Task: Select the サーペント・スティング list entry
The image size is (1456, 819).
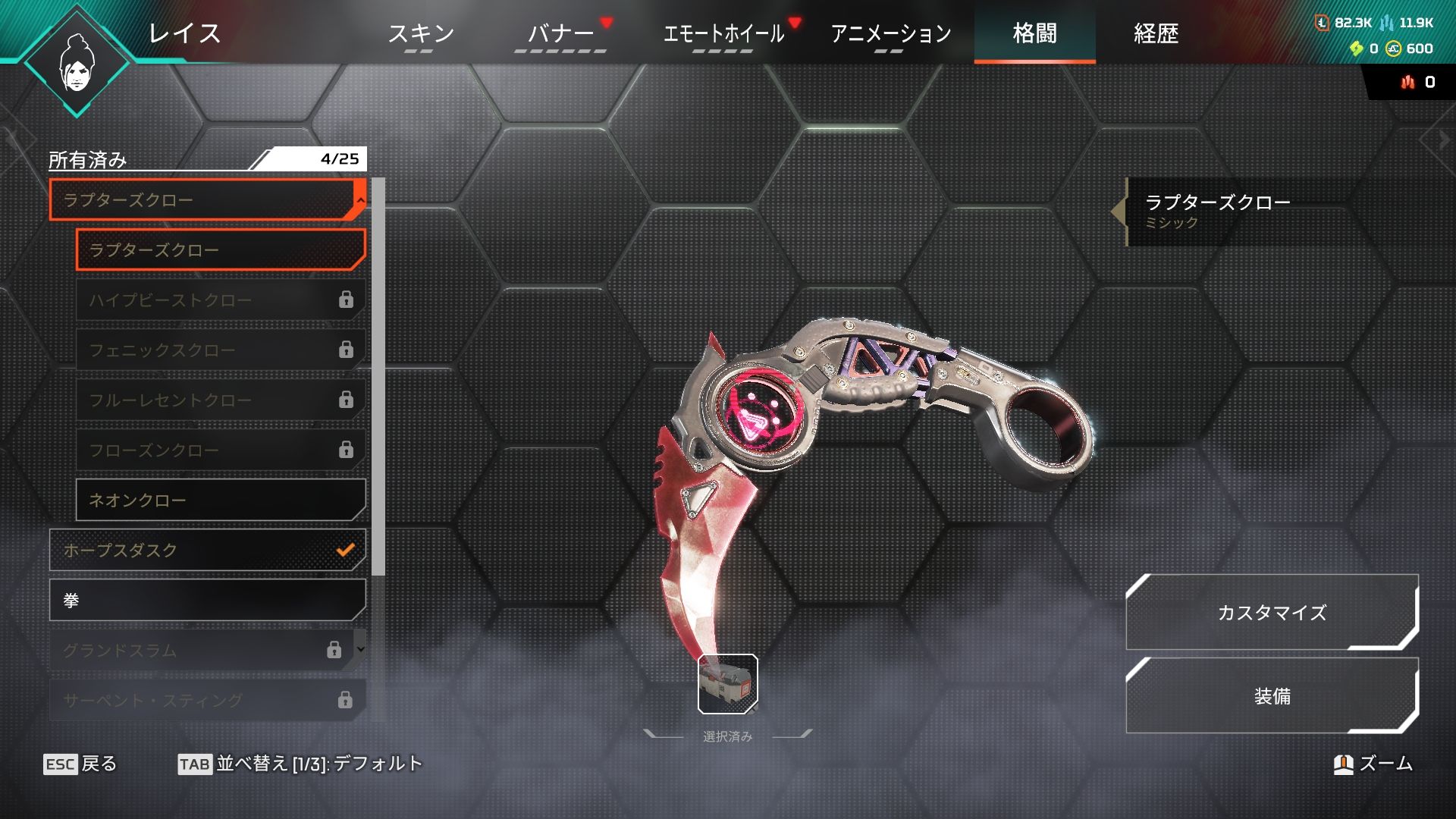Action: [x=206, y=700]
